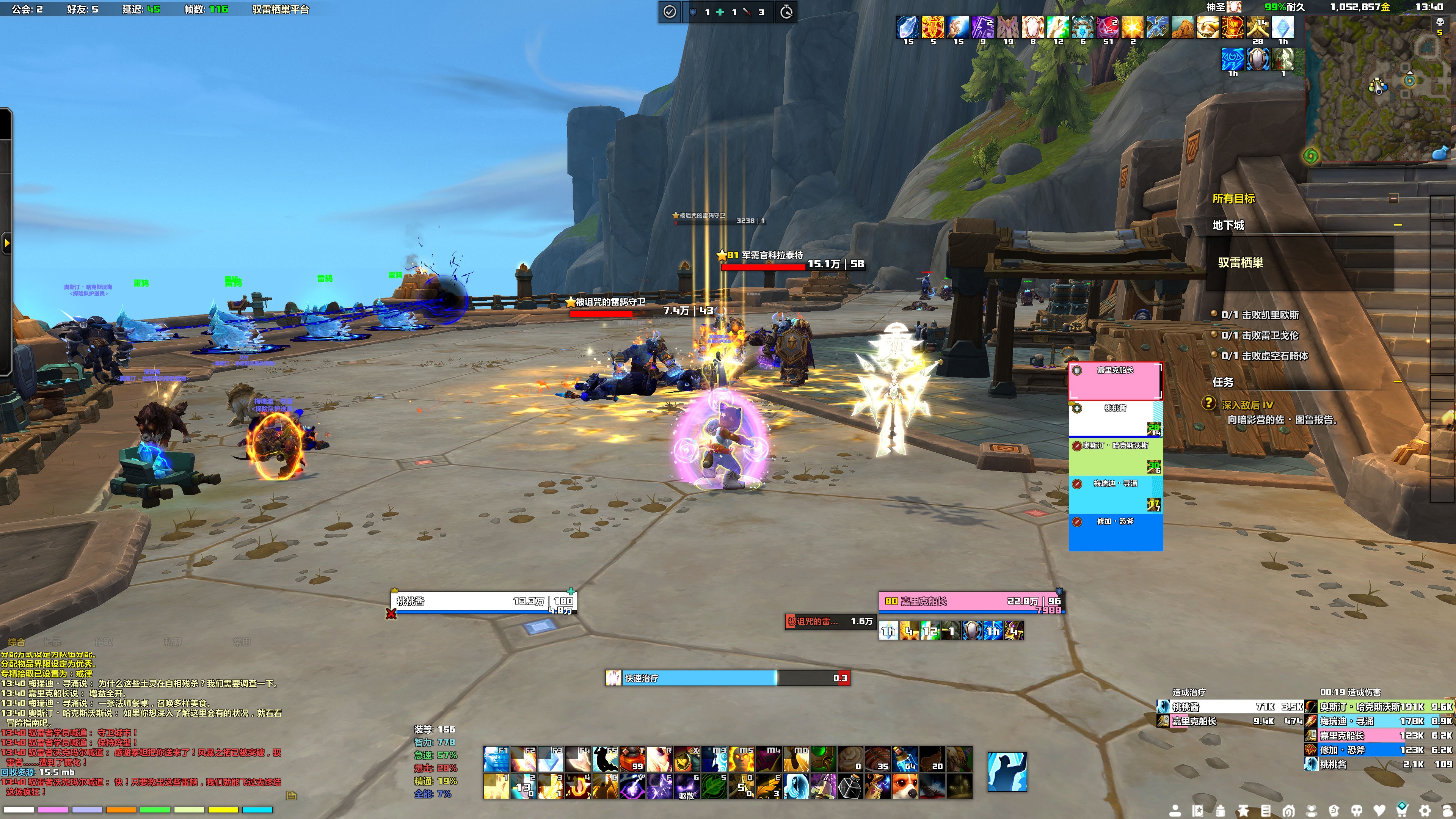The image size is (1456, 819).
Task: Open the 拾取 chat tab
Action: tap(104, 642)
